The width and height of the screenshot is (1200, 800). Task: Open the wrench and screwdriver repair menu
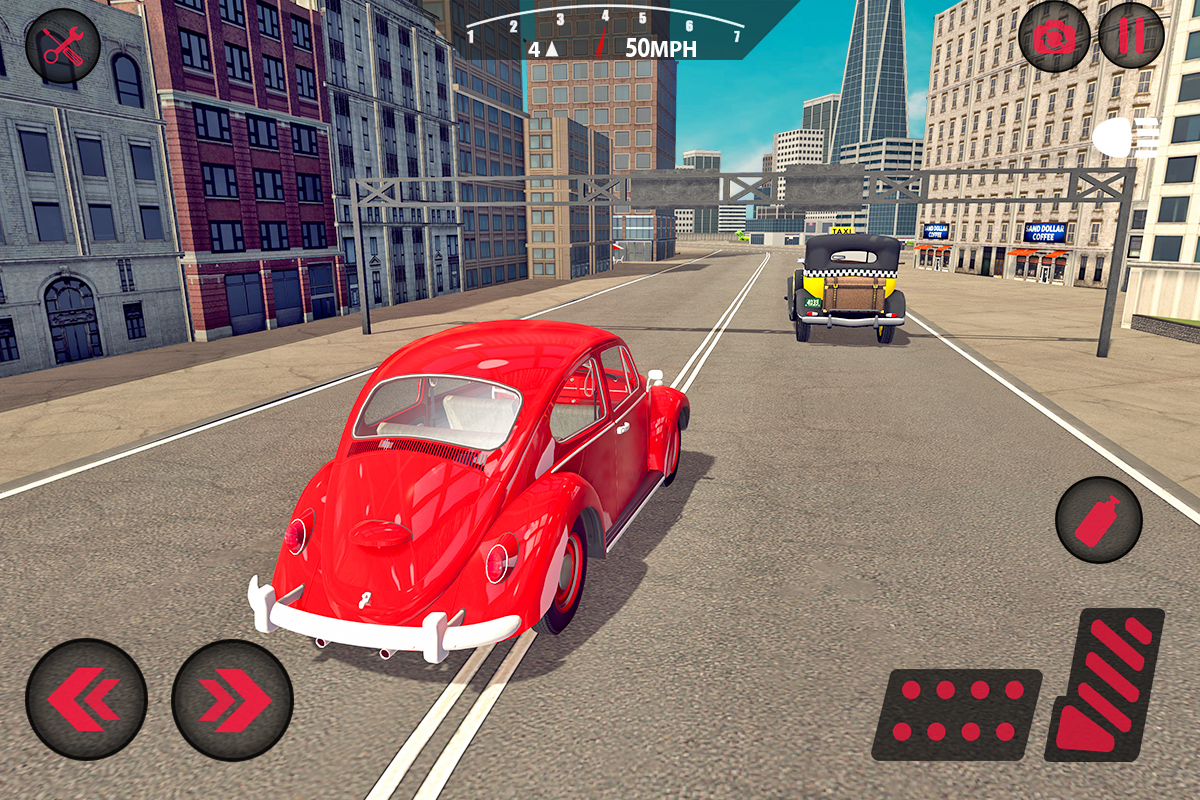[62, 45]
